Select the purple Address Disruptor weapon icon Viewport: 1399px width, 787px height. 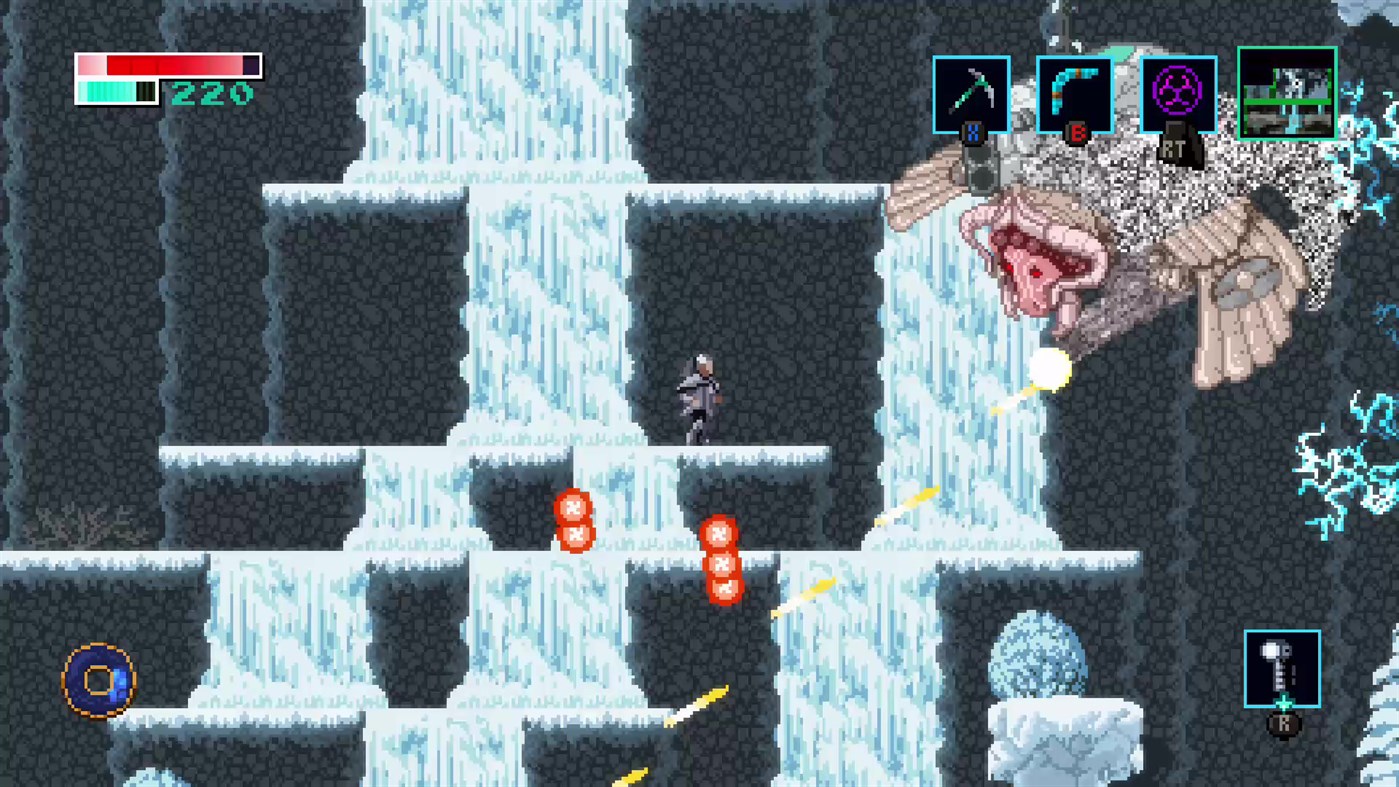pyautogui.click(x=1179, y=92)
